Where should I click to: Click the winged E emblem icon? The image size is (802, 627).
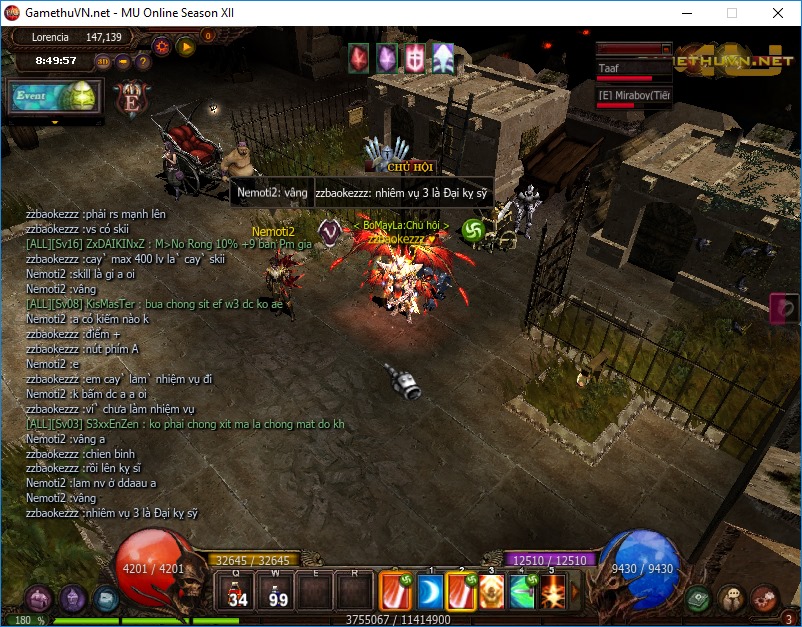click(130, 98)
